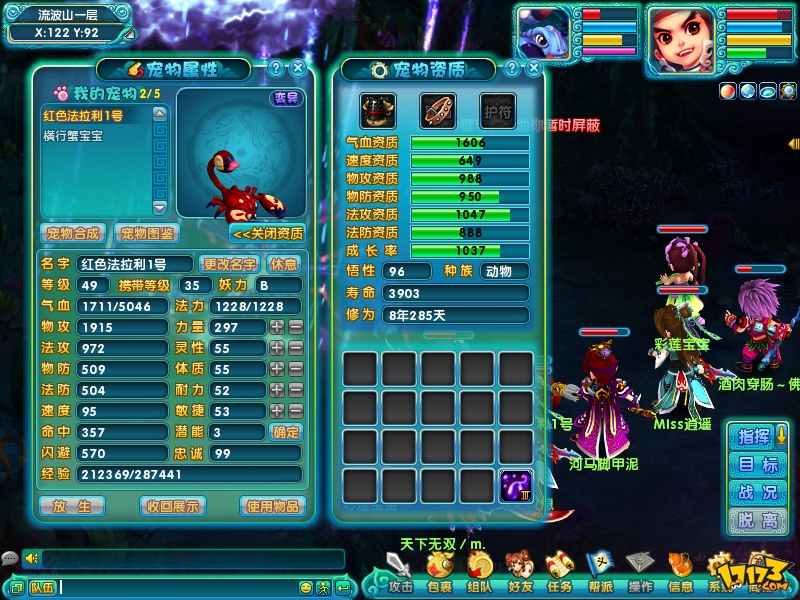Click 更改名字 to rename the pet
The width and height of the screenshot is (800, 600).
[x=230, y=264]
